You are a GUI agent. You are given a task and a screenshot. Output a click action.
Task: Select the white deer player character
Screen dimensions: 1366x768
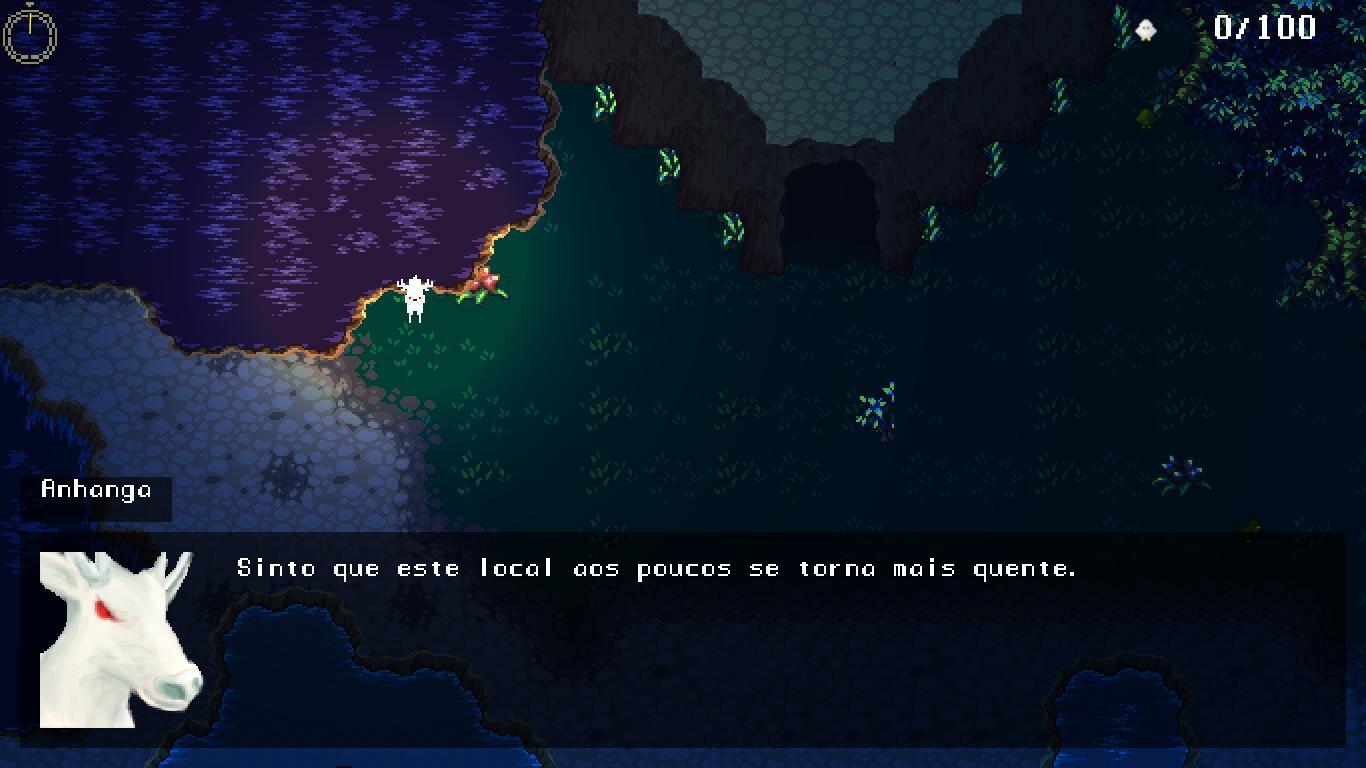click(416, 295)
